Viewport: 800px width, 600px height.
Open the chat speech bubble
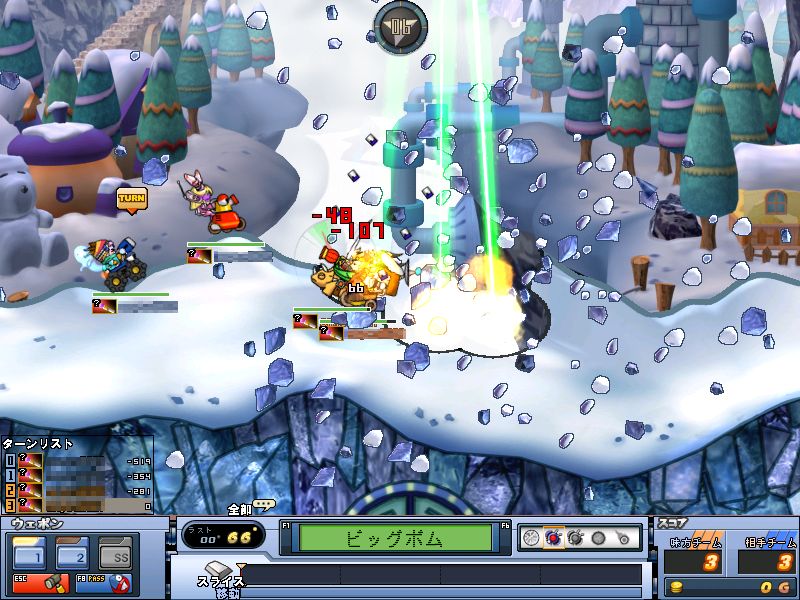tap(264, 505)
